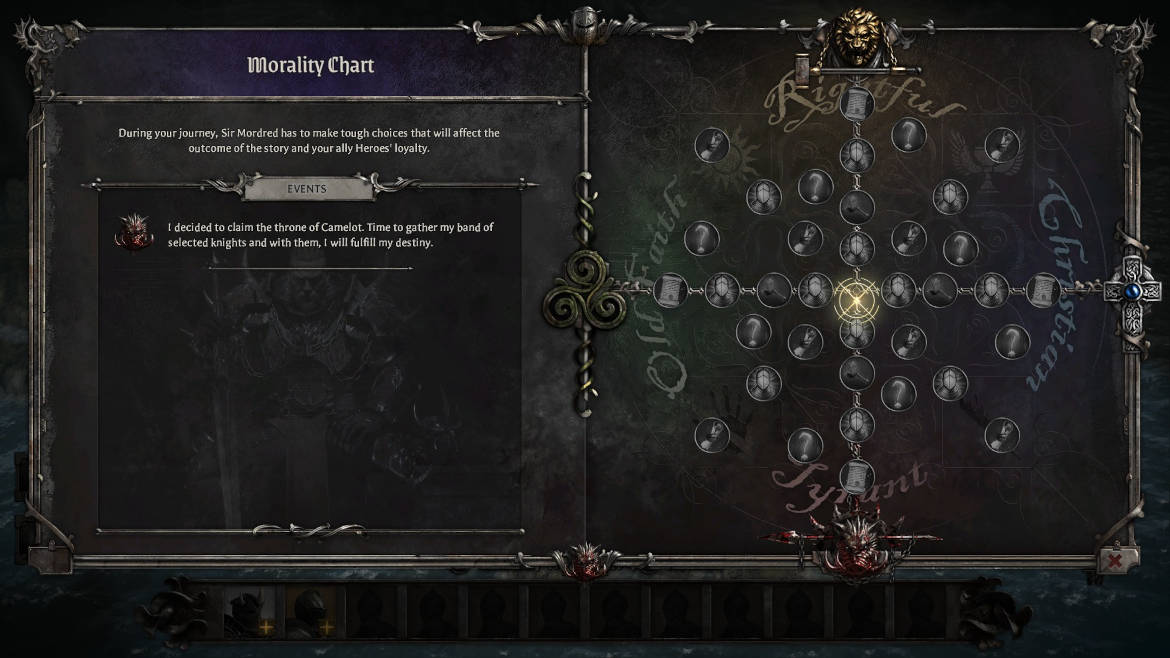Image resolution: width=1170 pixels, height=658 pixels.
Task: Close the Morality Chart with the red X
Action: [1114, 560]
